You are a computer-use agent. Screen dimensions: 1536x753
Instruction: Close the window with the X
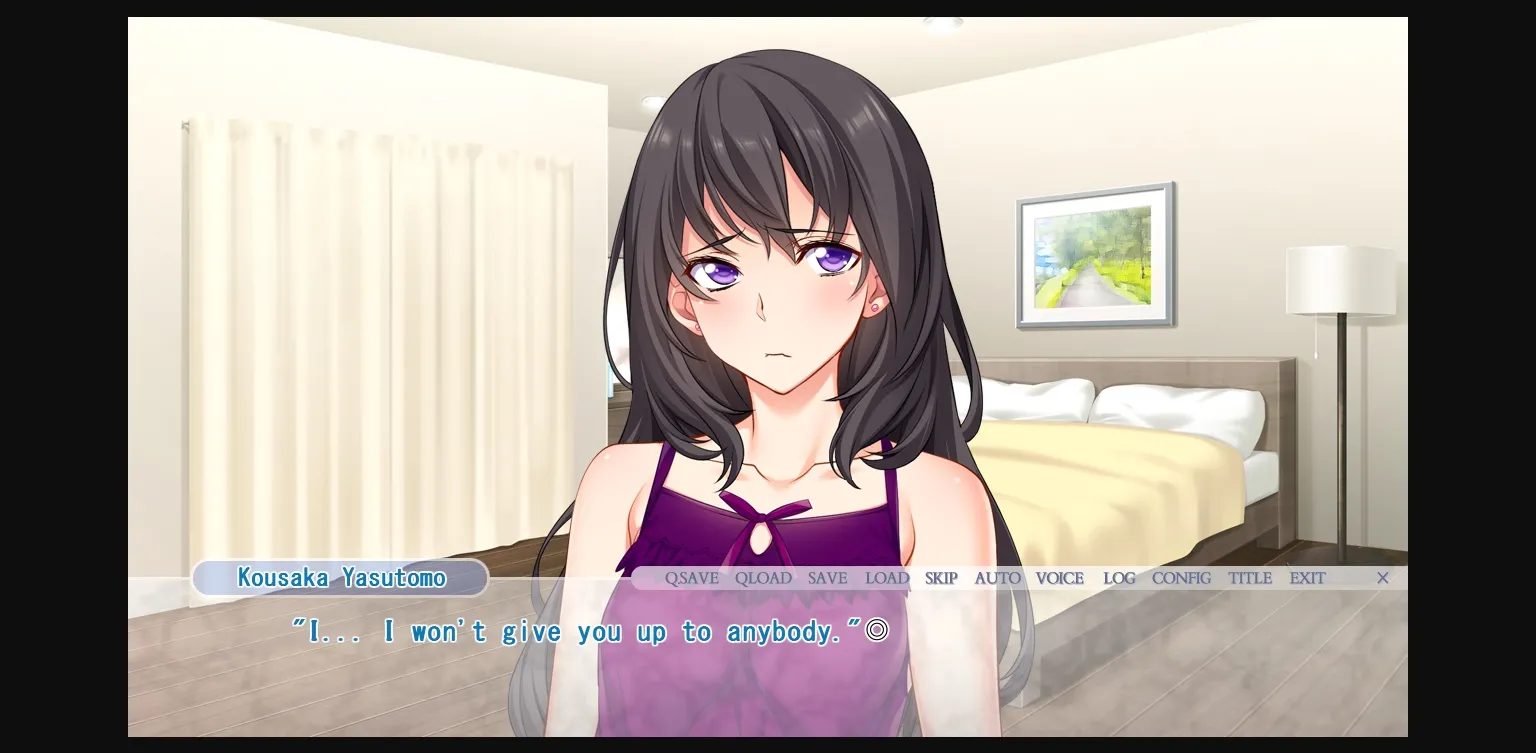click(x=1382, y=578)
